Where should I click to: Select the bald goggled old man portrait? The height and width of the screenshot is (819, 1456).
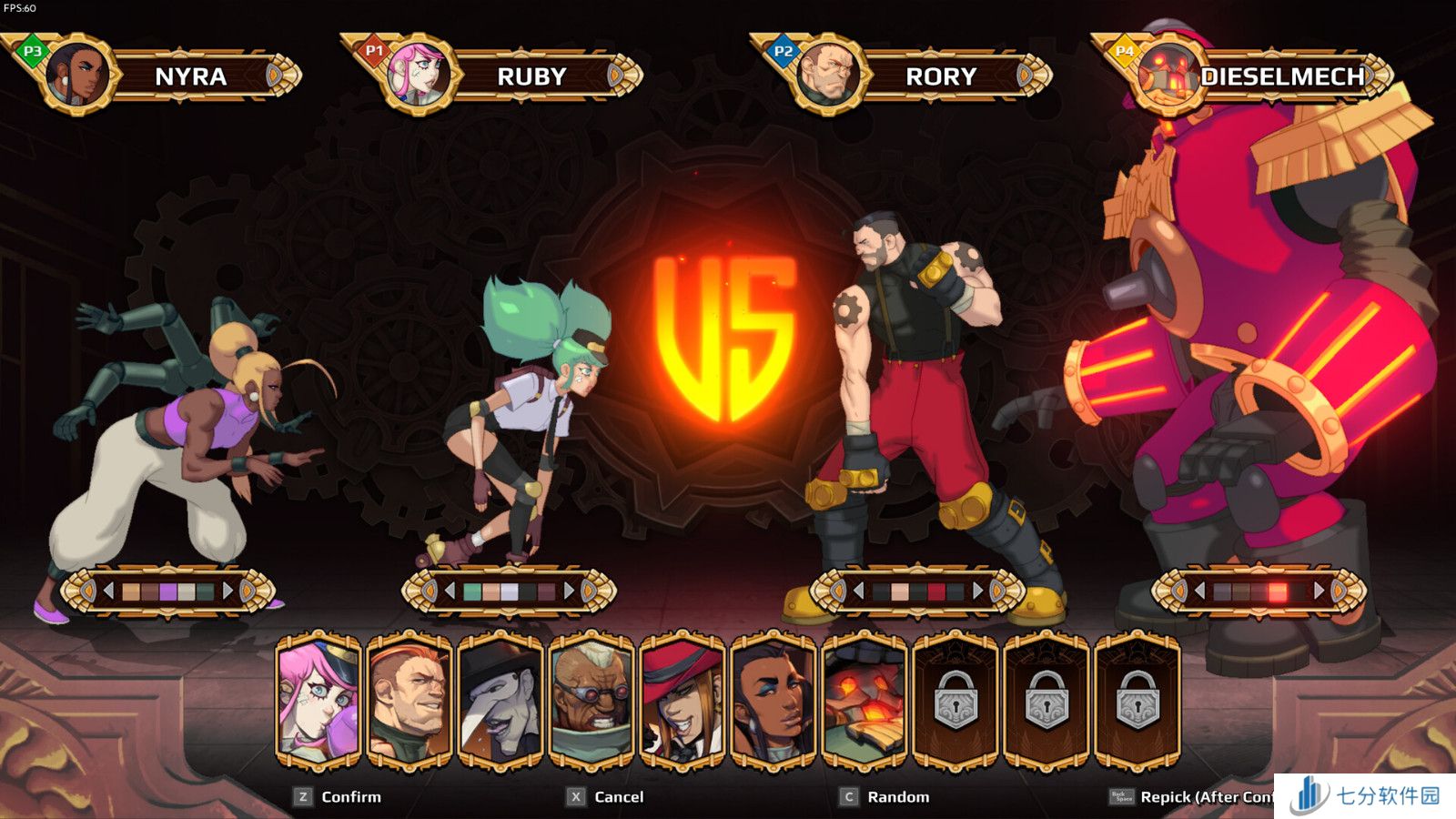pos(591,701)
